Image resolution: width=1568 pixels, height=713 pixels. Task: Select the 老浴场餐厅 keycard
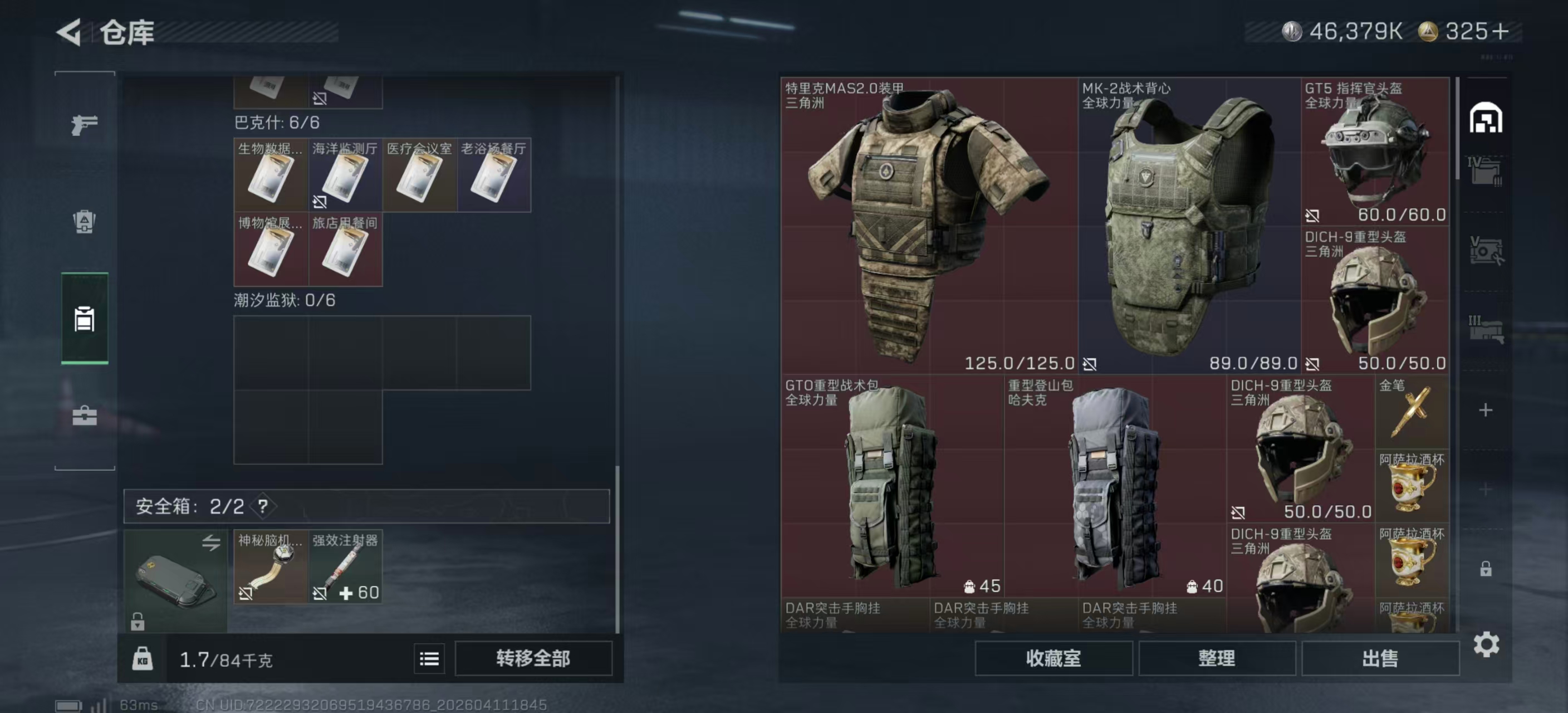[494, 175]
